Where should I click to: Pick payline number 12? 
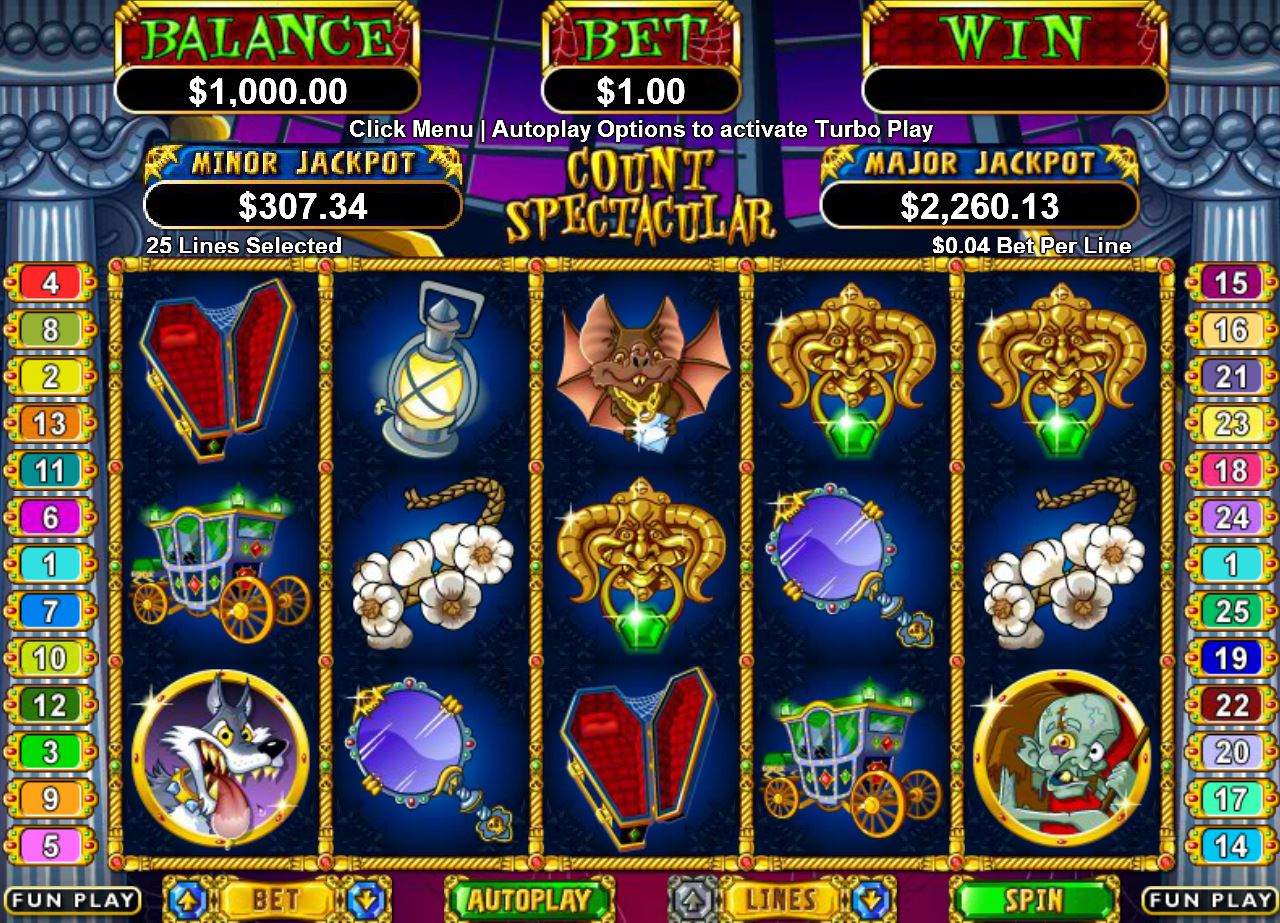click(50, 706)
